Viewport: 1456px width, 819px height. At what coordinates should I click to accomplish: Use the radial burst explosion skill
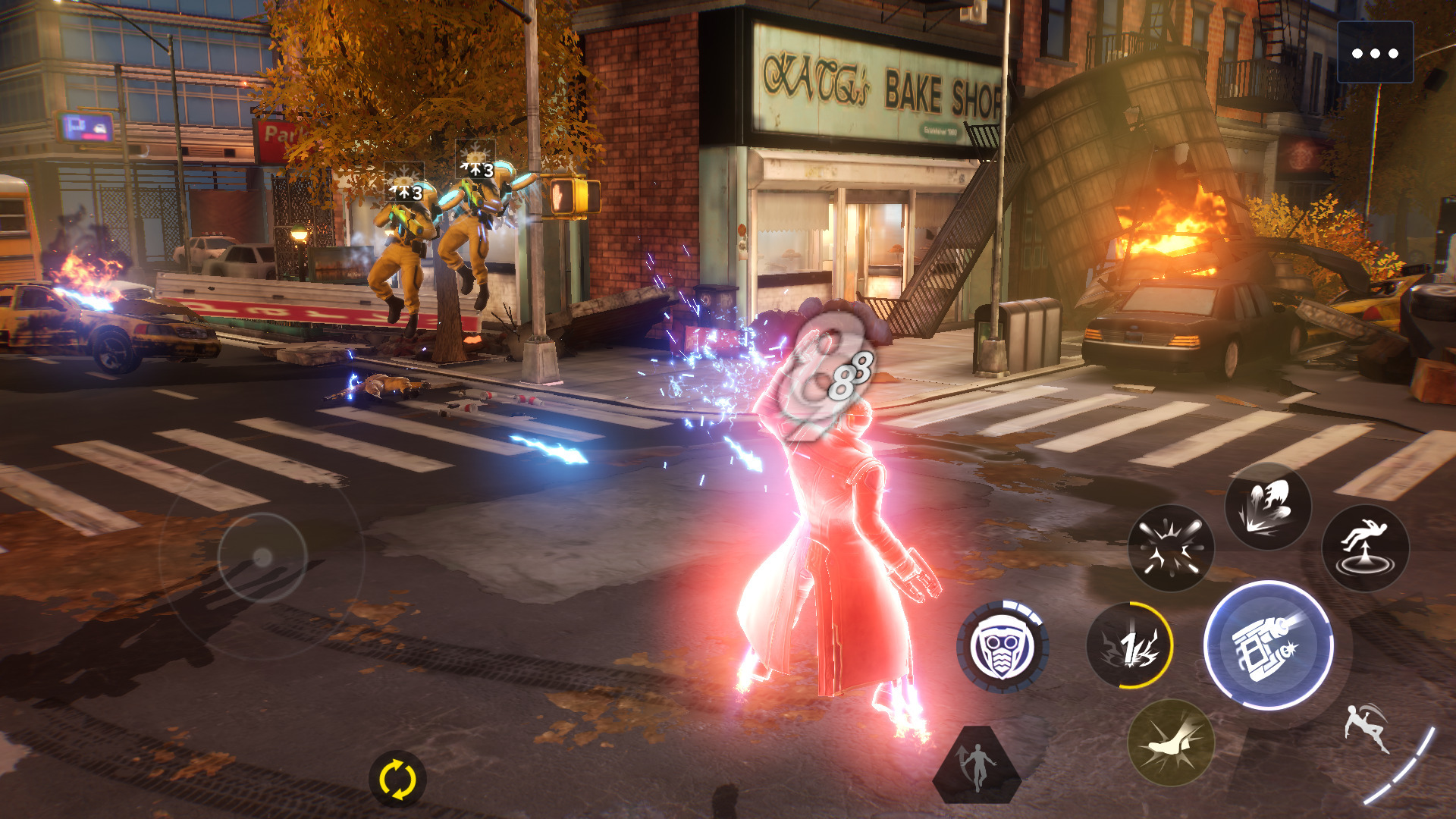[1171, 548]
